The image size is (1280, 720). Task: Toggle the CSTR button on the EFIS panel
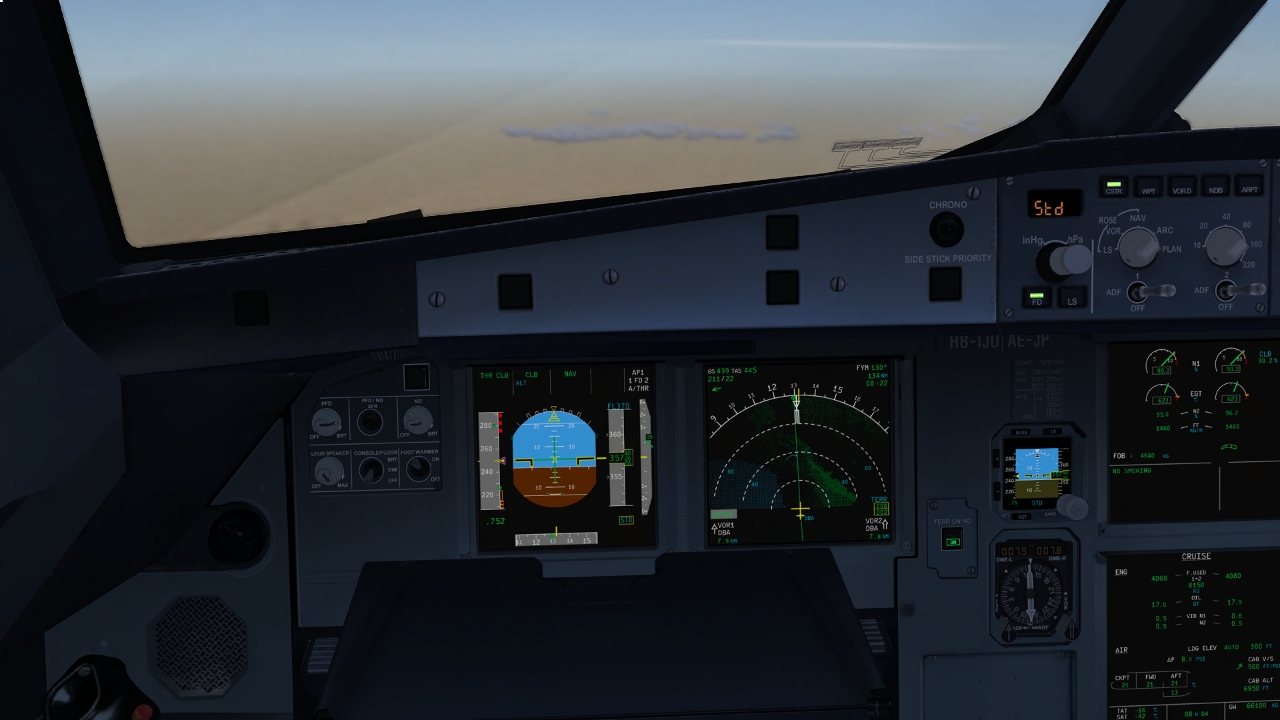(x=1112, y=187)
